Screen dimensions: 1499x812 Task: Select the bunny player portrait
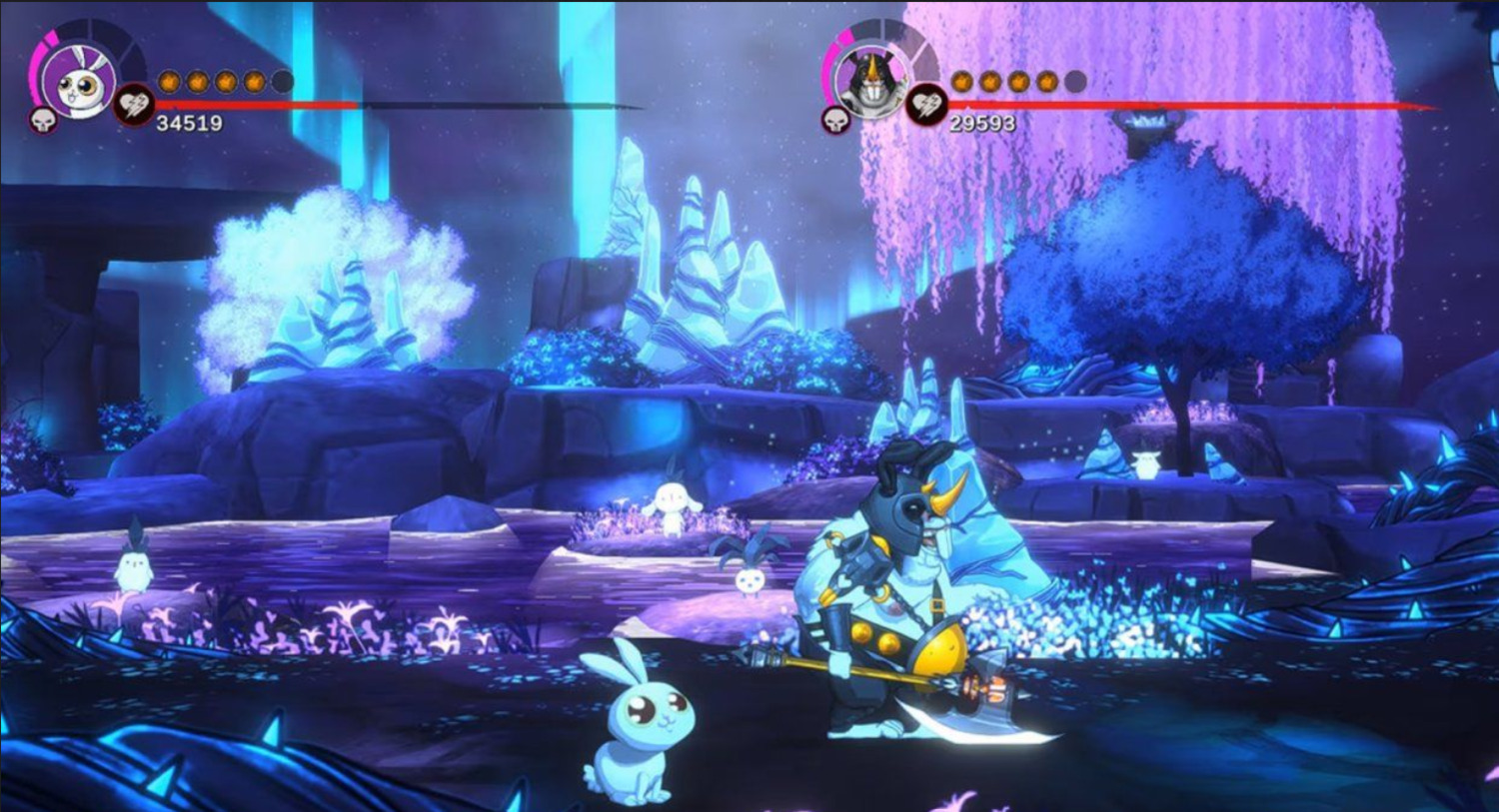[79, 82]
